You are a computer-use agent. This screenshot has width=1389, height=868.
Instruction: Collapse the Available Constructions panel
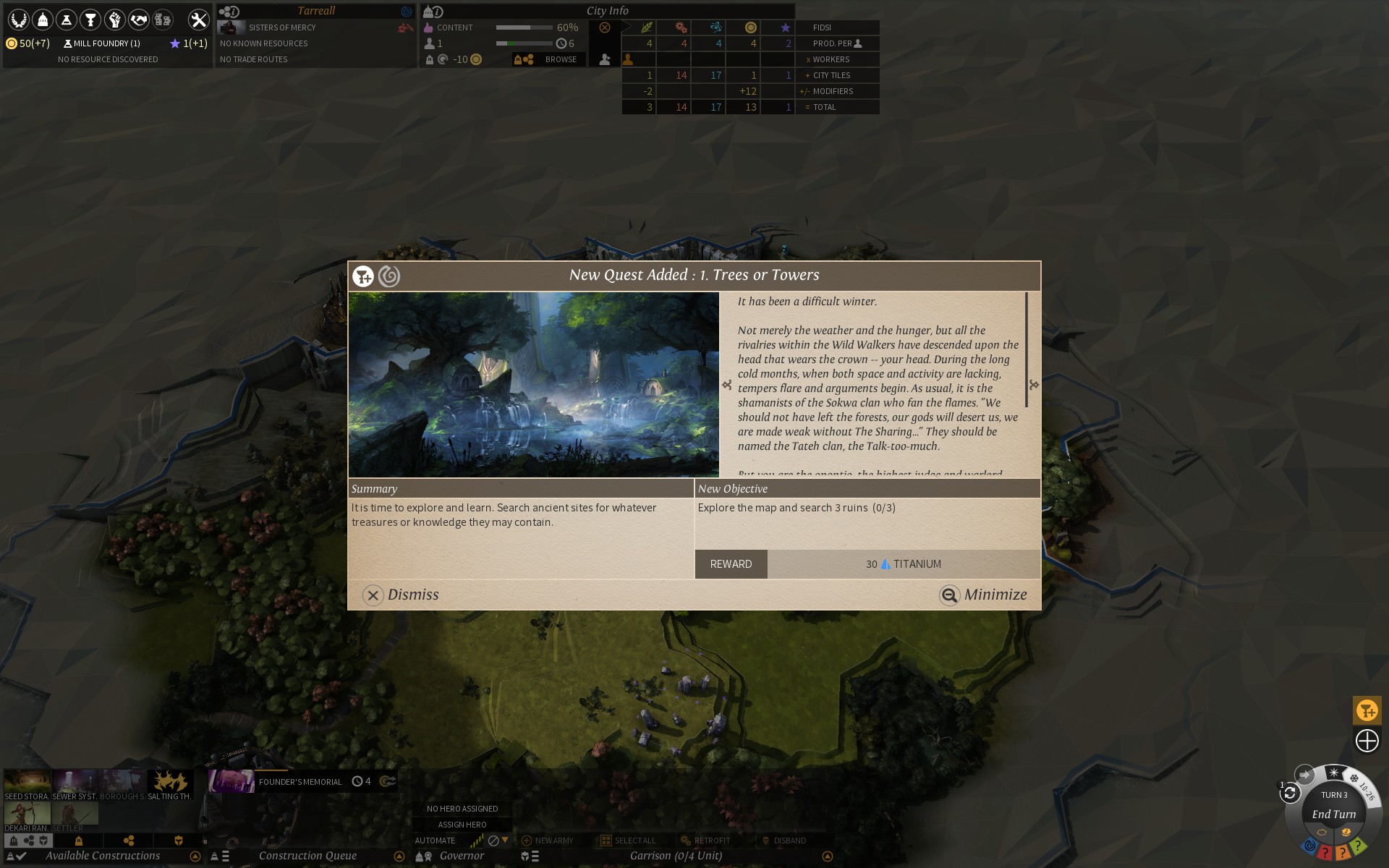195,856
